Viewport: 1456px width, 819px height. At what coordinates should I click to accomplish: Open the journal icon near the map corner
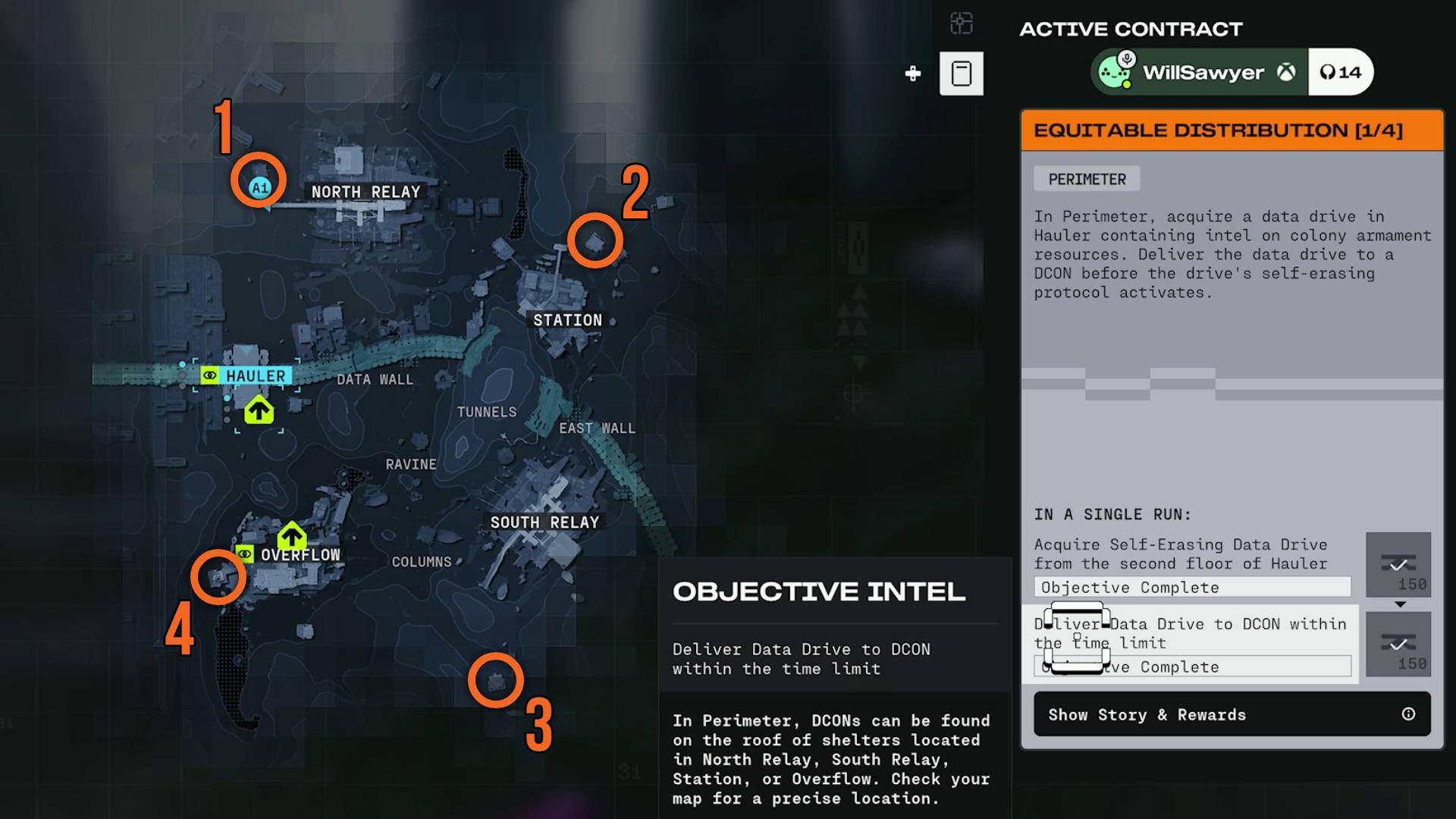point(962,73)
